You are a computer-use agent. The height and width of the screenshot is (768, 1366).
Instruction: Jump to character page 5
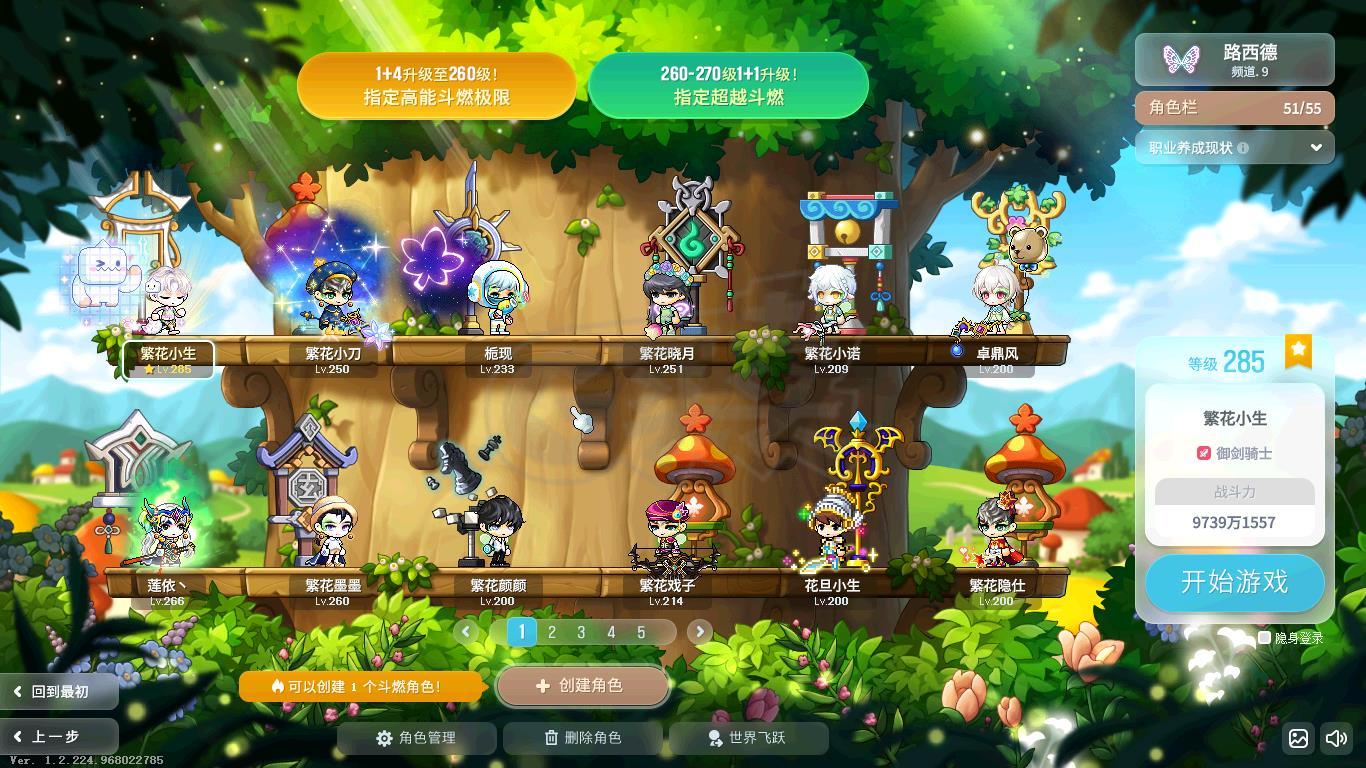tap(641, 632)
